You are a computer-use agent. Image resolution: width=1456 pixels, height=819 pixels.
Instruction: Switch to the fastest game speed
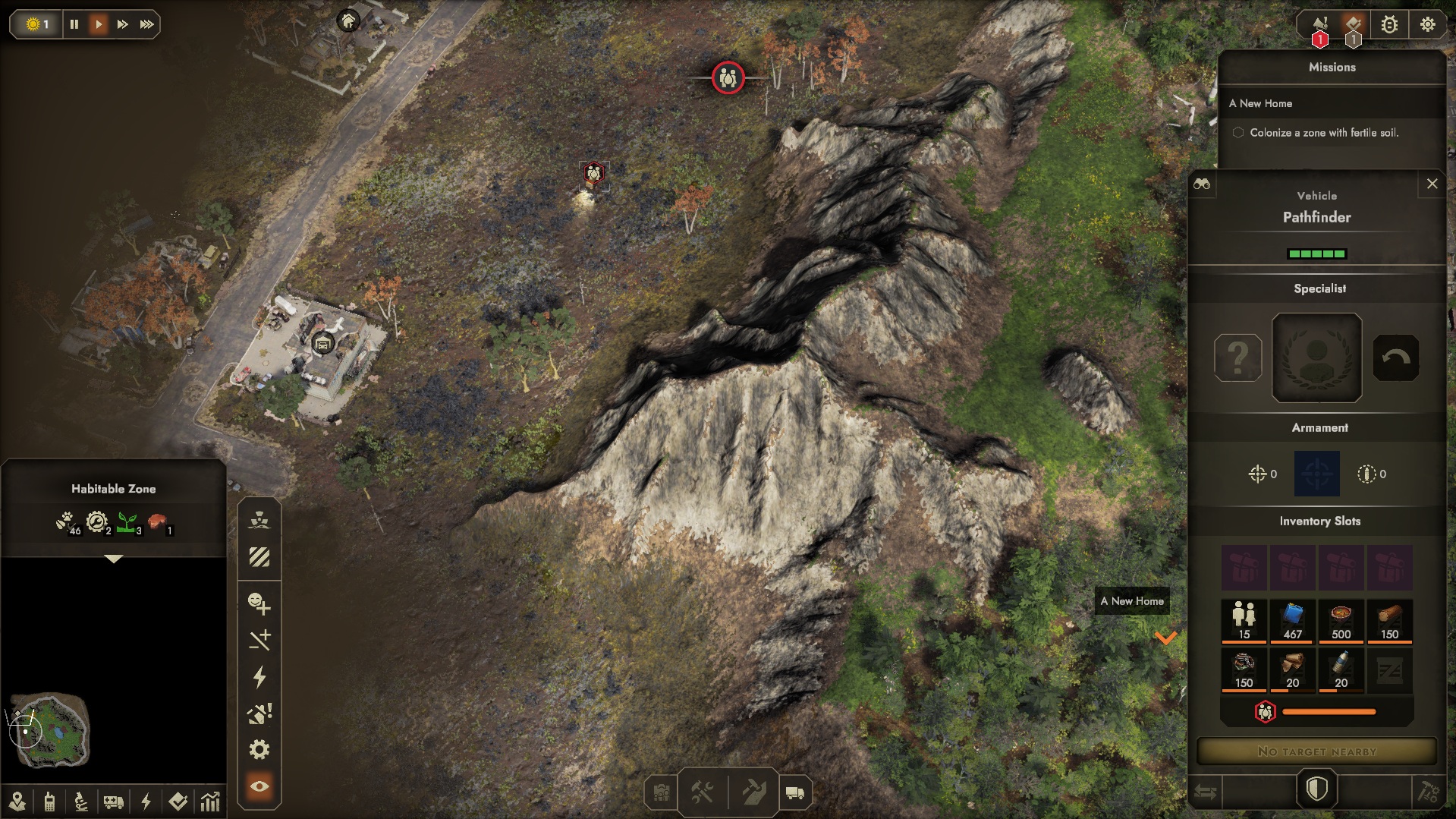pos(146,24)
